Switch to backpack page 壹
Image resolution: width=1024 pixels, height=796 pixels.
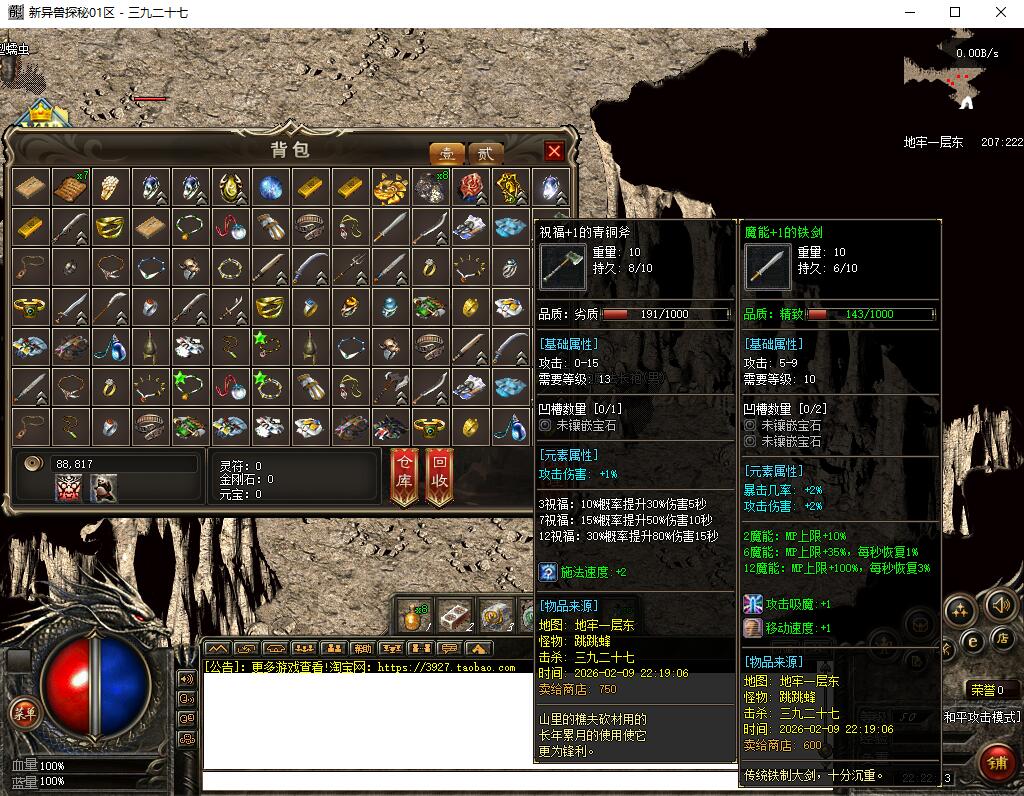(446, 153)
